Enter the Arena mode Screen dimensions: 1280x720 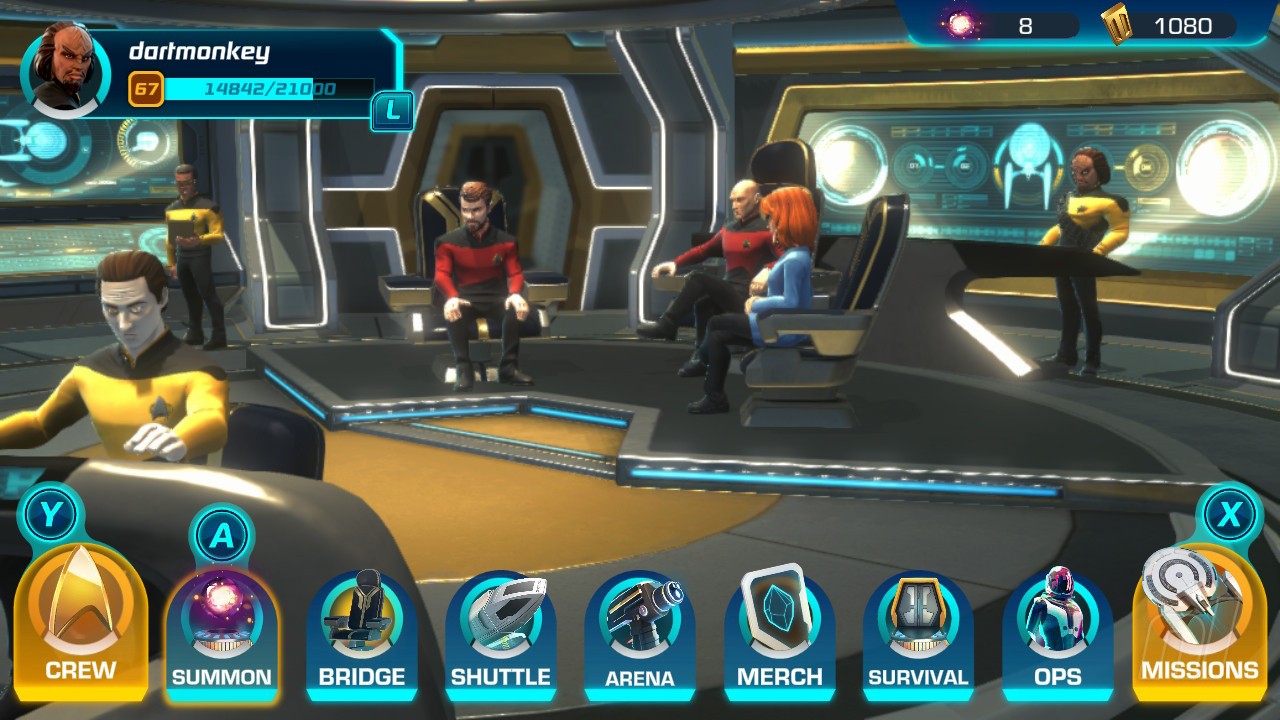tap(640, 630)
